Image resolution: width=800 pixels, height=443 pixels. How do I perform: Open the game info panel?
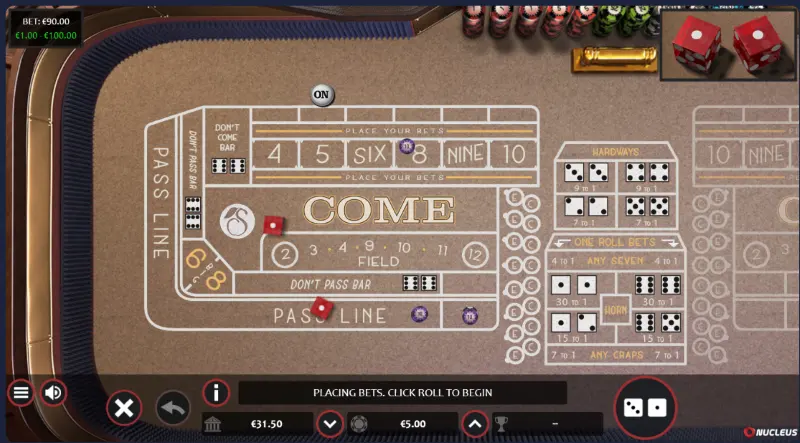tap(216, 392)
